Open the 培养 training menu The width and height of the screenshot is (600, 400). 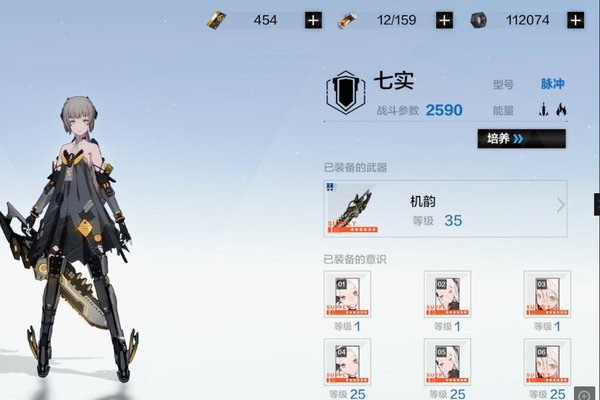tap(521, 139)
